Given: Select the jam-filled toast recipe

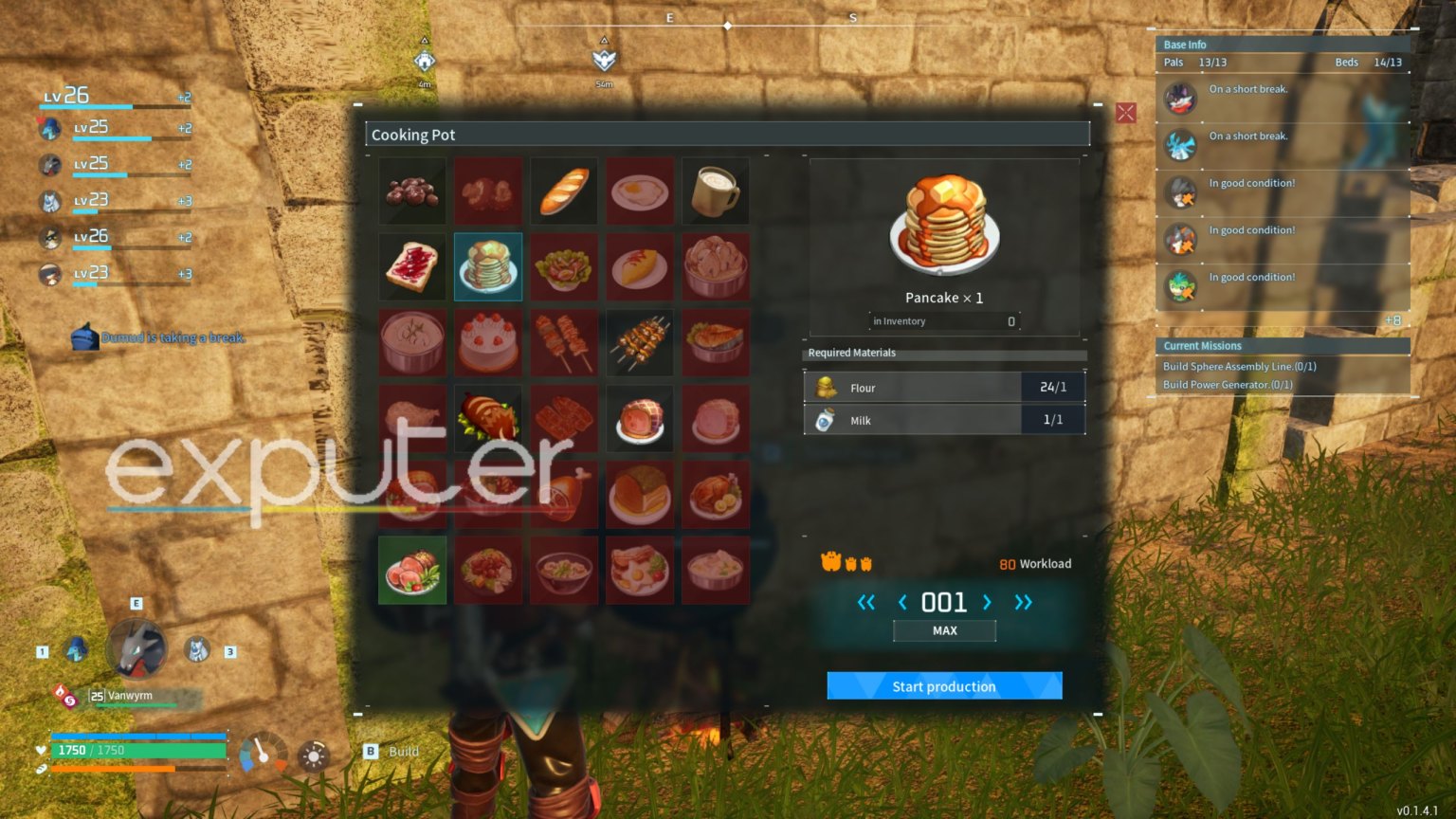Looking at the screenshot, I should click(412, 267).
